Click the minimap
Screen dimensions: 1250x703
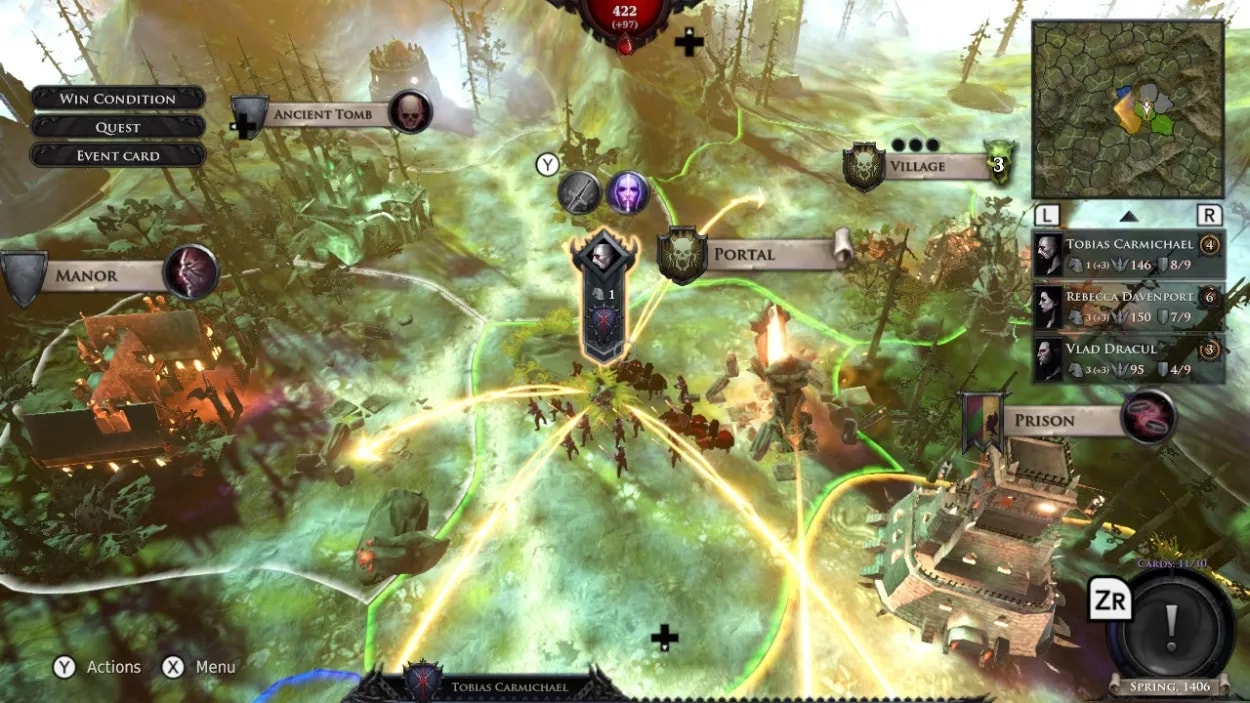[x=1128, y=109]
